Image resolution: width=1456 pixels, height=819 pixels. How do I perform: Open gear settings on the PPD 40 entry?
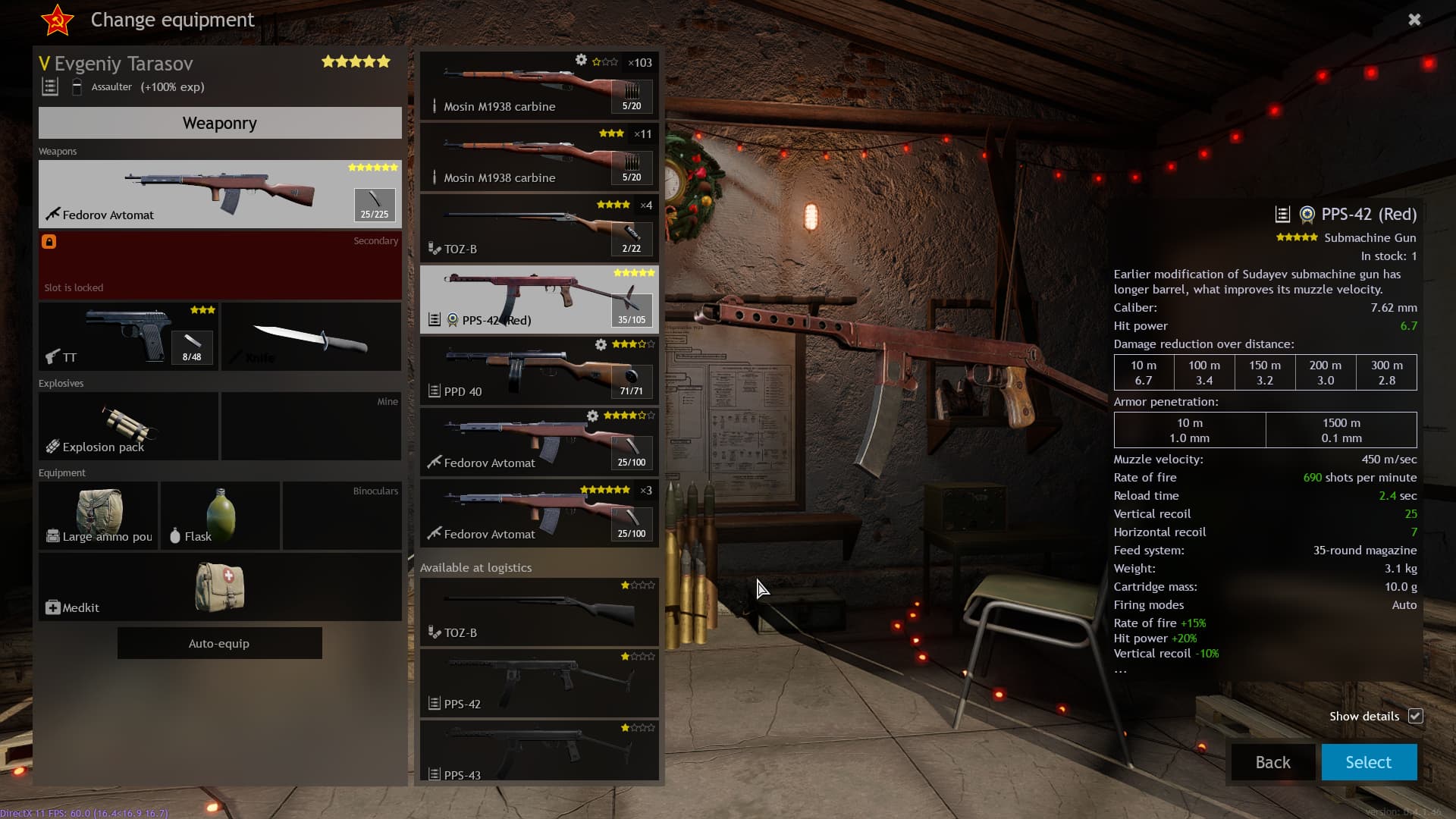coord(599,344)
